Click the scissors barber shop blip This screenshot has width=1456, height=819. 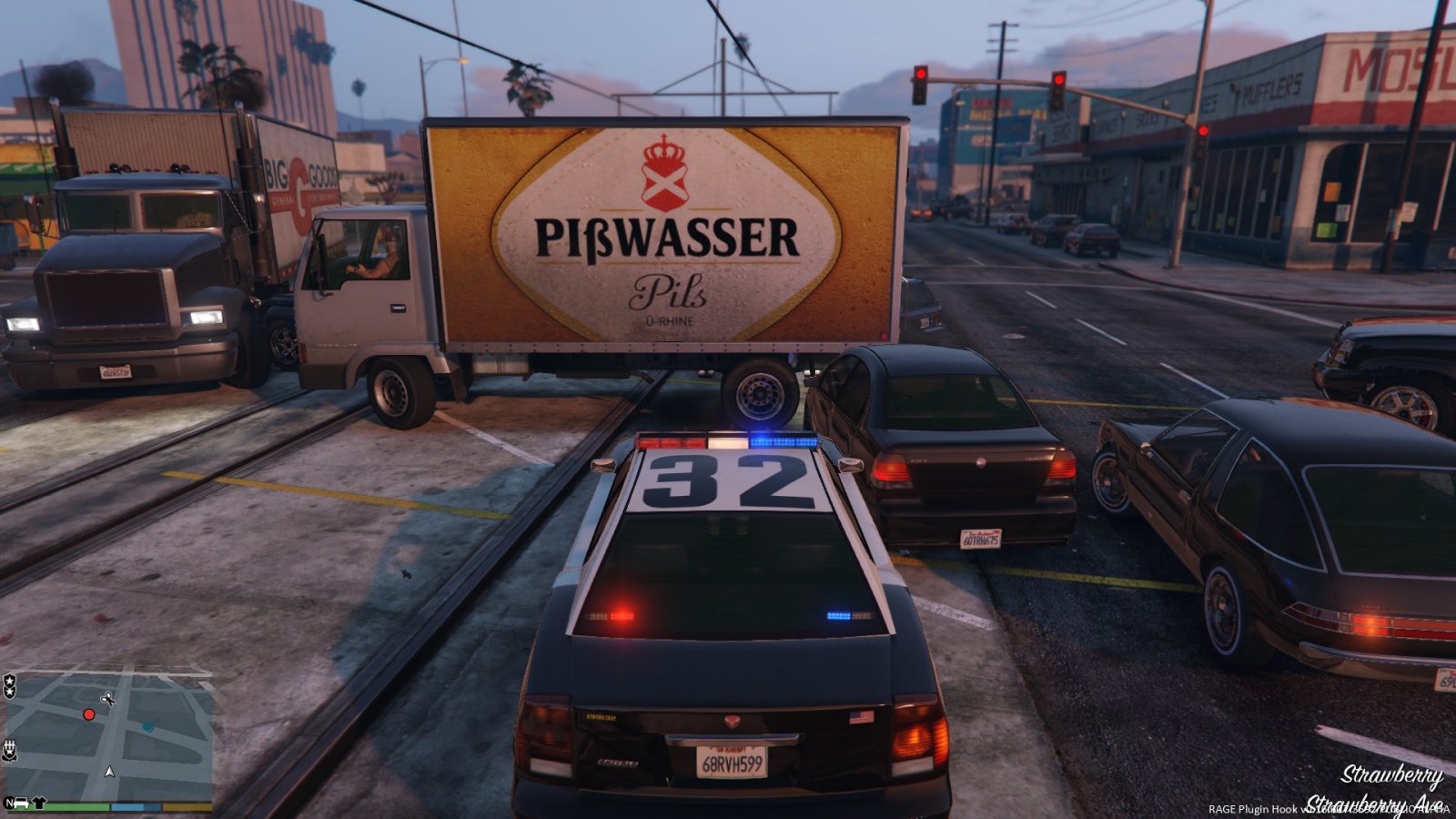pos(107,699)
